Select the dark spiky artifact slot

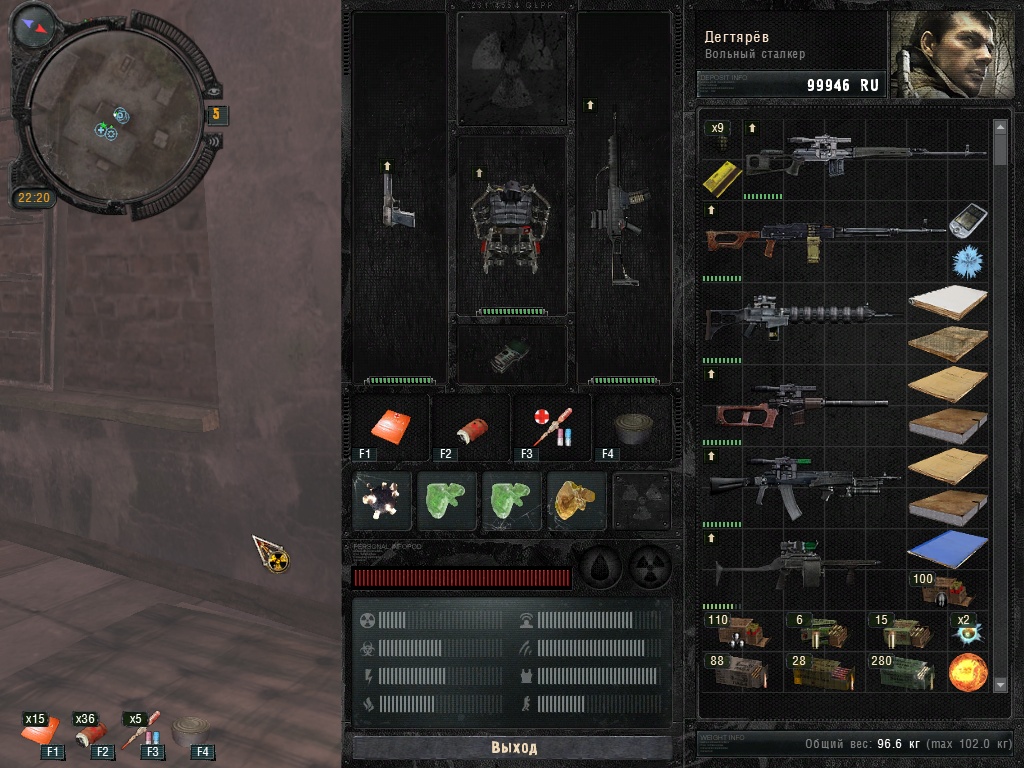point(382,500)
